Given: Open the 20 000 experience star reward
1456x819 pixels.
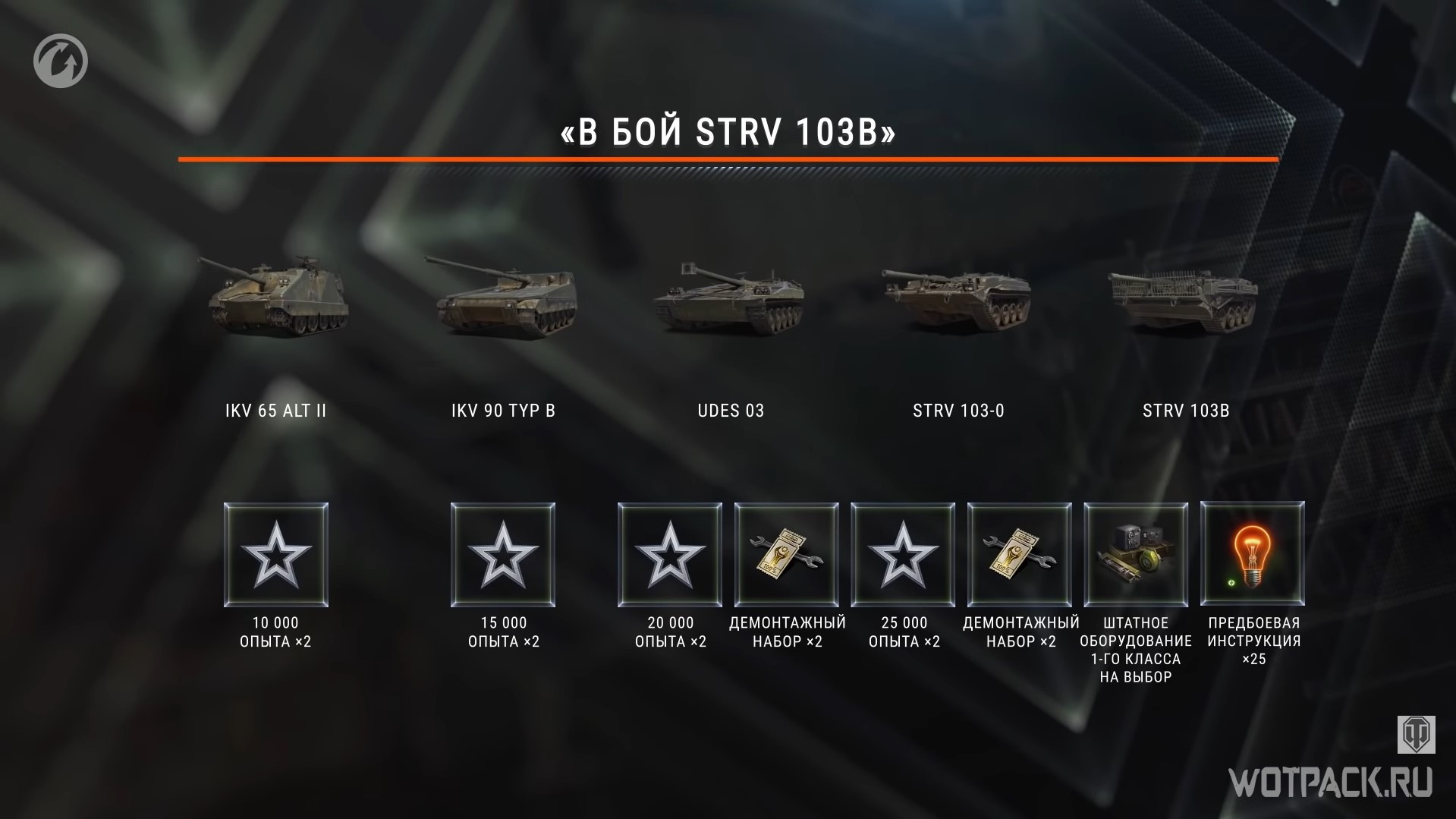Looking at the screenshot, I should (x=670, y=555).
